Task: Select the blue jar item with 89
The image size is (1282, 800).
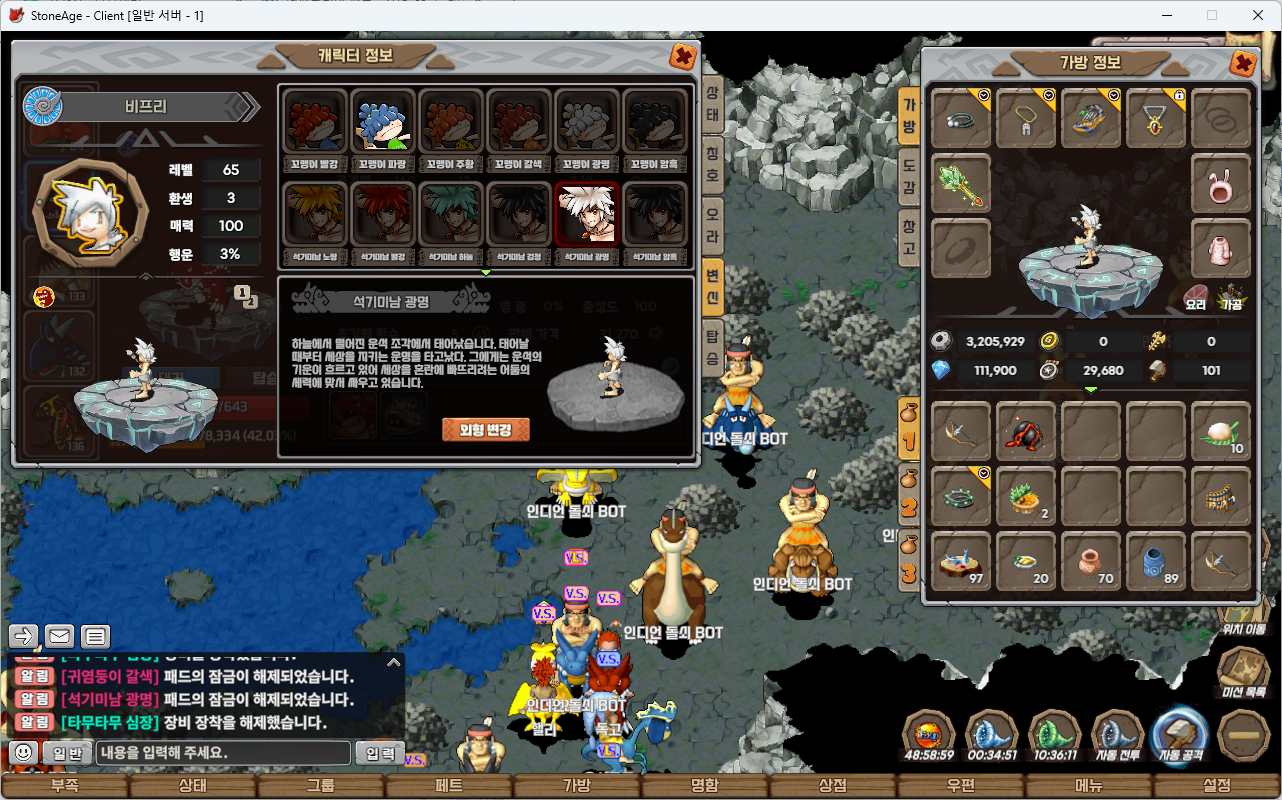Action: 1156,562
